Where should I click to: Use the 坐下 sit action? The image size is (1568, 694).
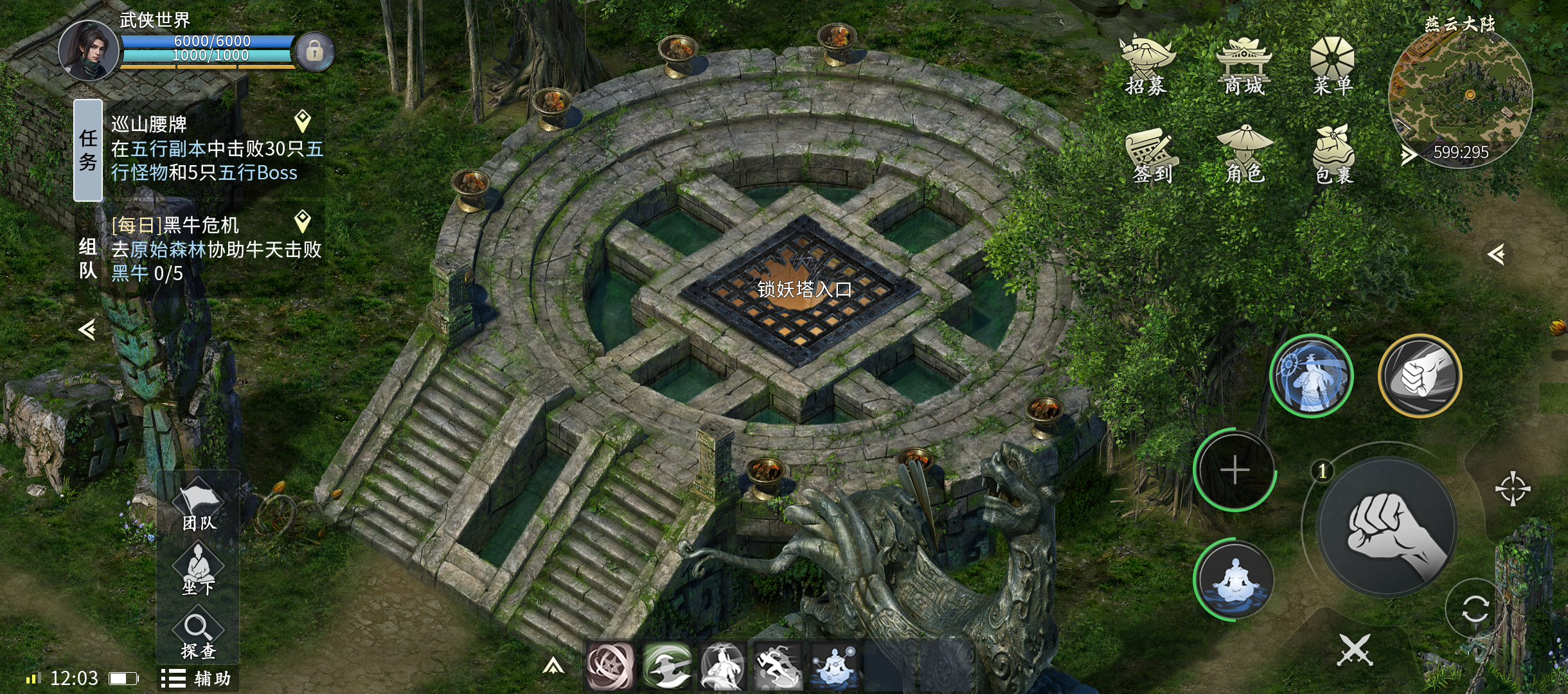click(x=198, y=570)
